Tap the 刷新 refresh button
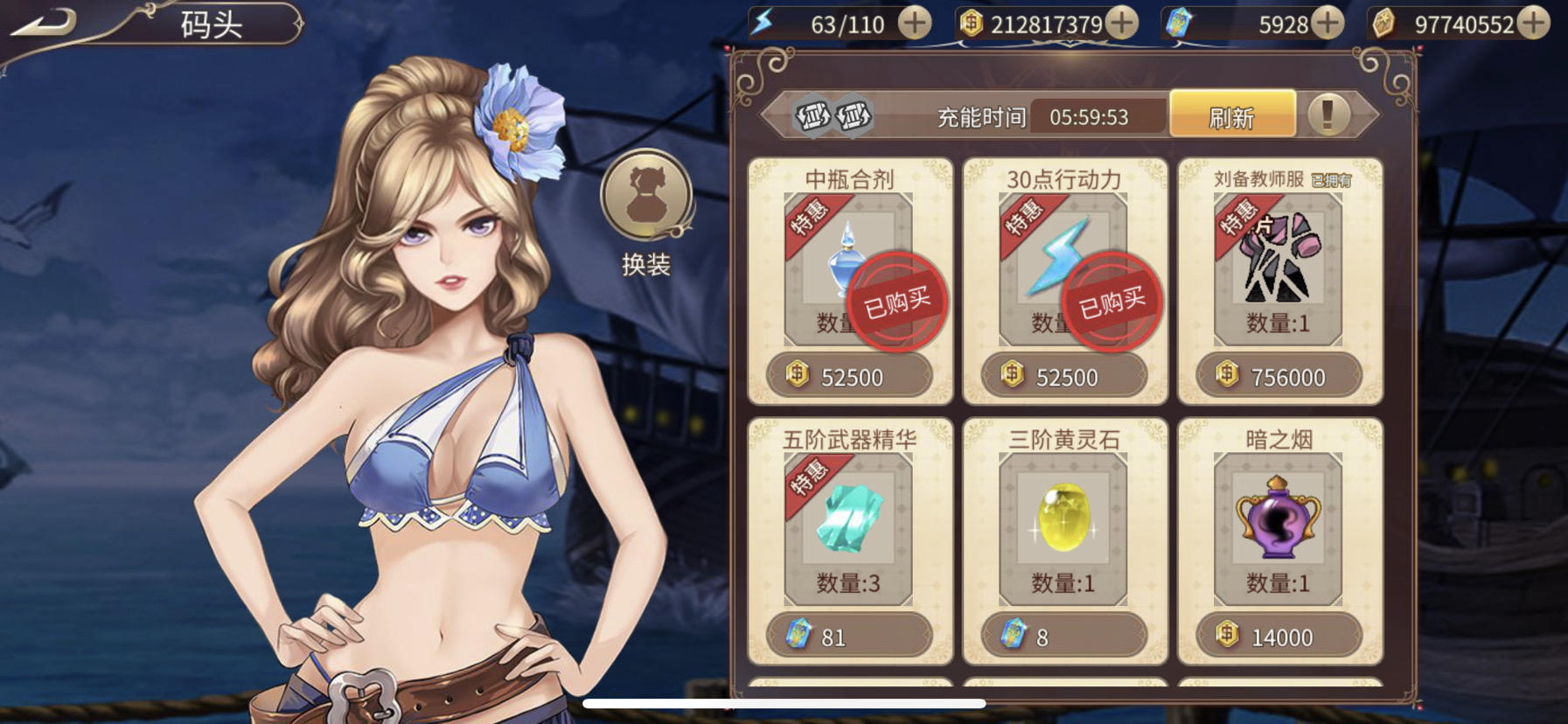The width and height of the screenshot is (1568, 724). pos(1232,116)
